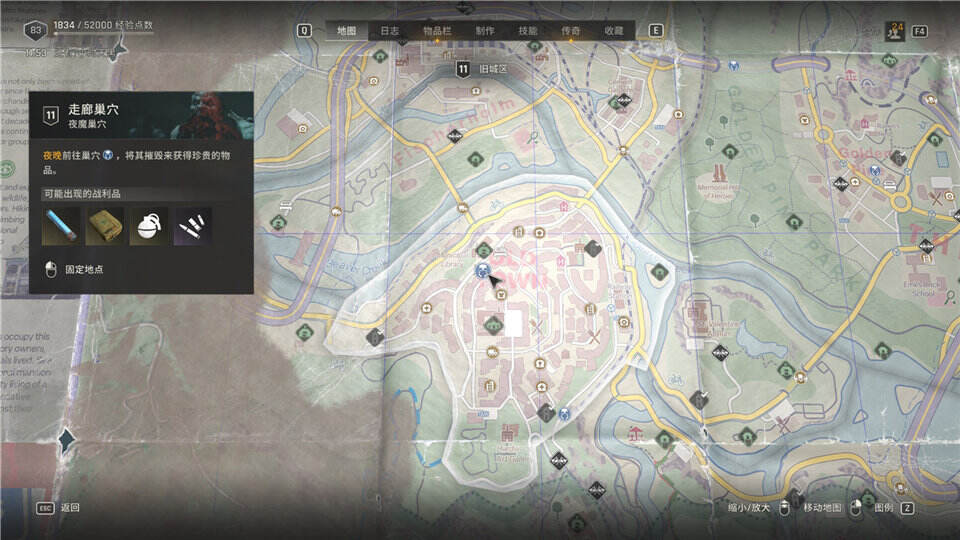Show the 图例 map legend
Screen dimensions: 960x540
pyautogui.click(x=884, y=508)
